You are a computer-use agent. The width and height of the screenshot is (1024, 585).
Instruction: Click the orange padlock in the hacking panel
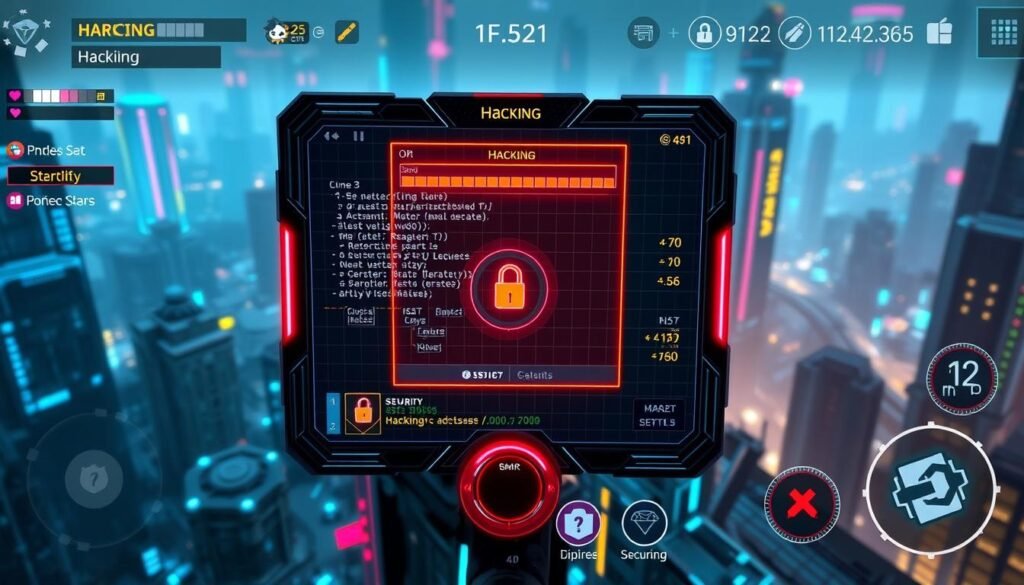509,289
